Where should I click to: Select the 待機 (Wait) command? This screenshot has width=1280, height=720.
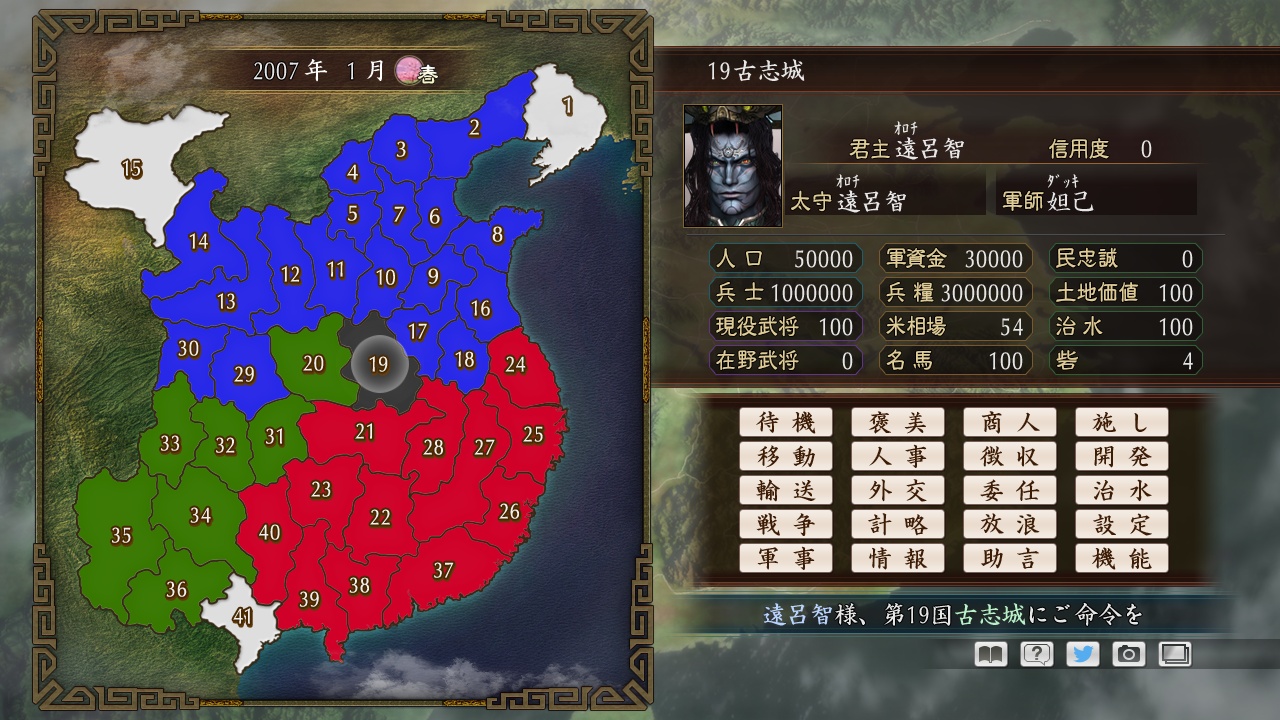(786, 422)
